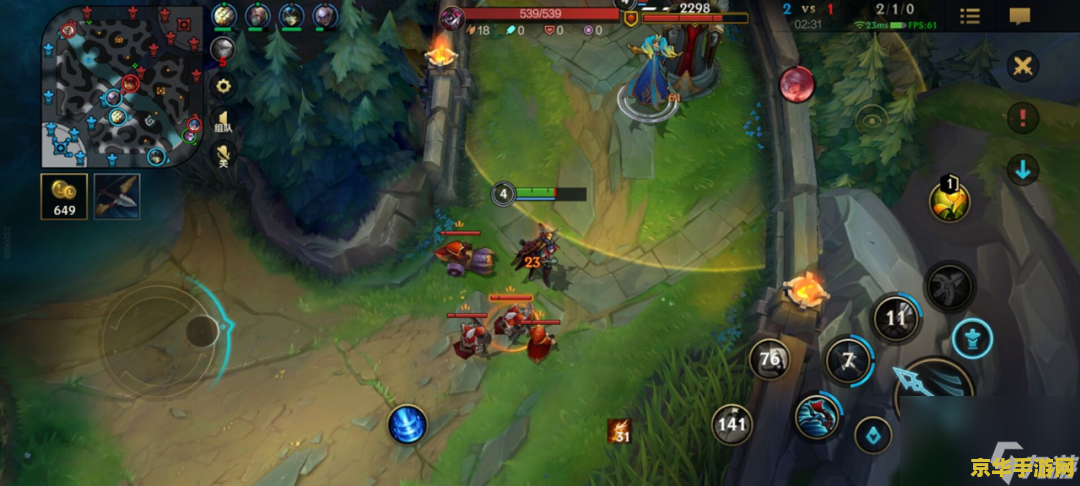
Task: Tap the blue diamond ward button
Action: pyautogui.click(x=873, y=435)
